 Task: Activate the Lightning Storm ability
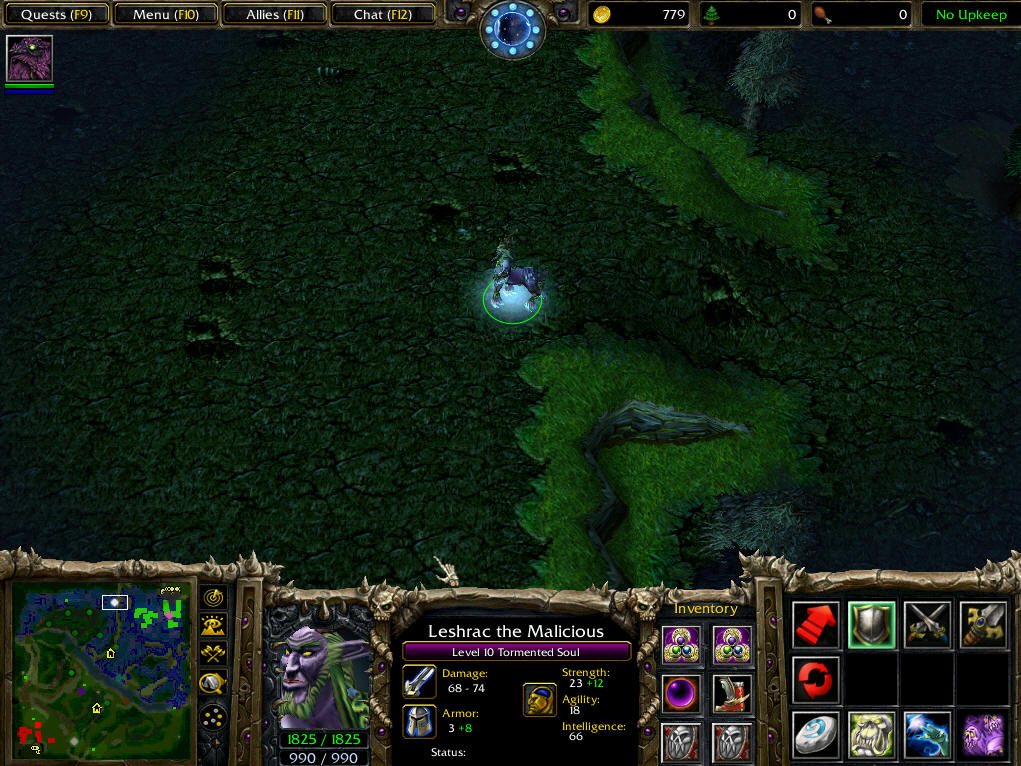(x=927, y=735)
